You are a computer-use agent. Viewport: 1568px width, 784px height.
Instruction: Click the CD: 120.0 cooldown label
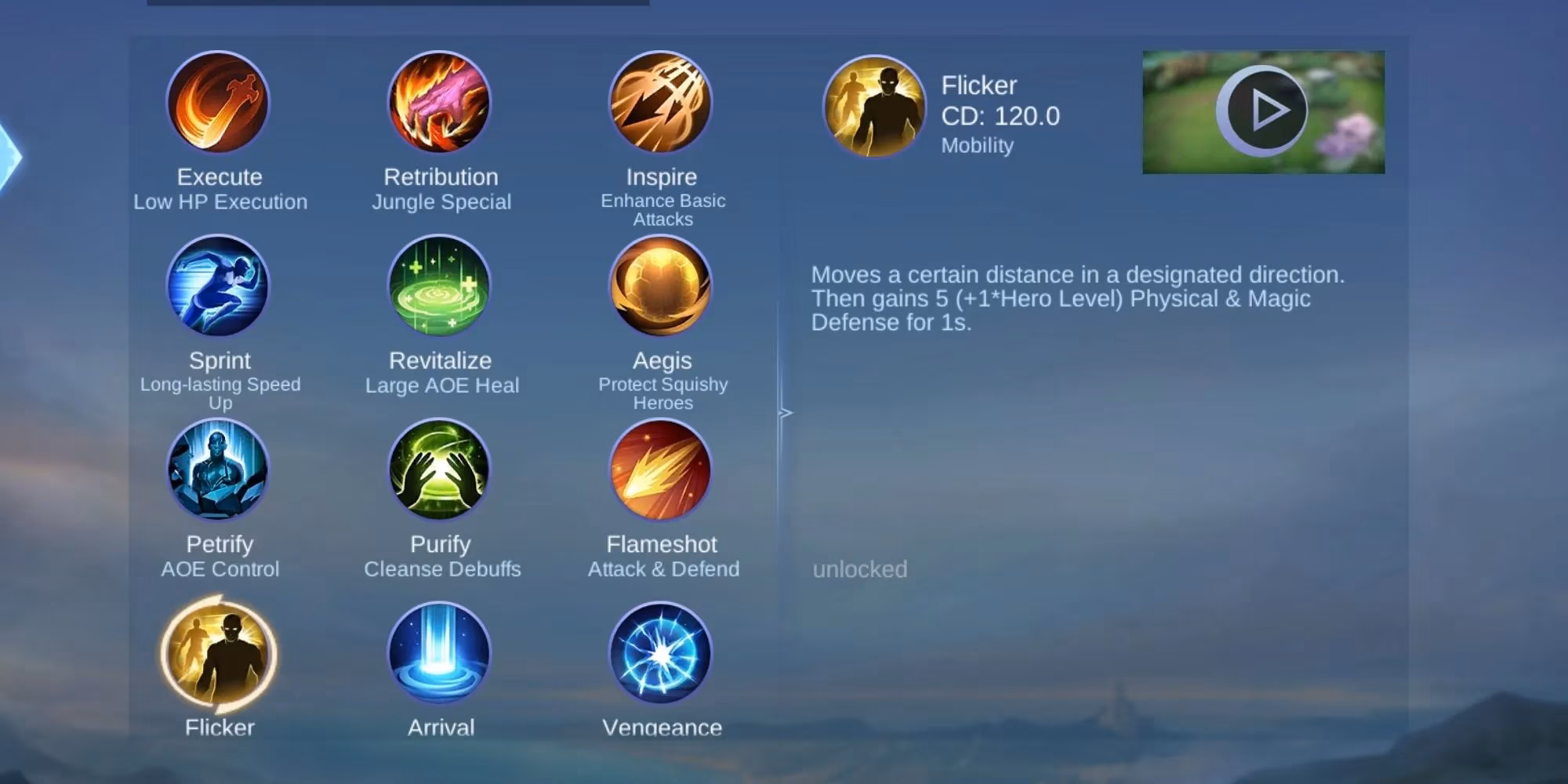(999, 116)
